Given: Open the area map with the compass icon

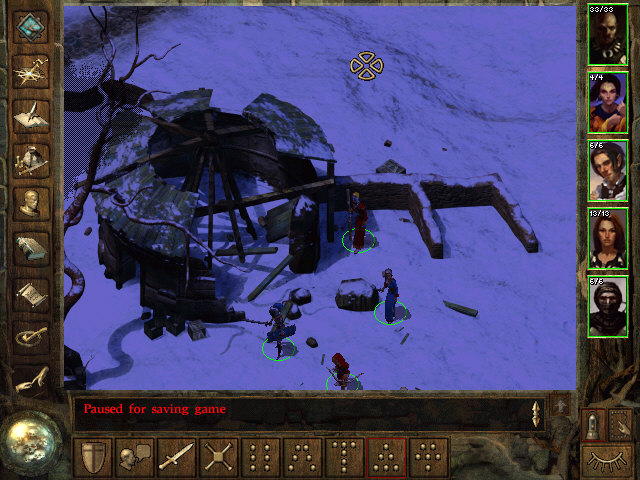Looking at the screenshot, I should click(32, 69).
